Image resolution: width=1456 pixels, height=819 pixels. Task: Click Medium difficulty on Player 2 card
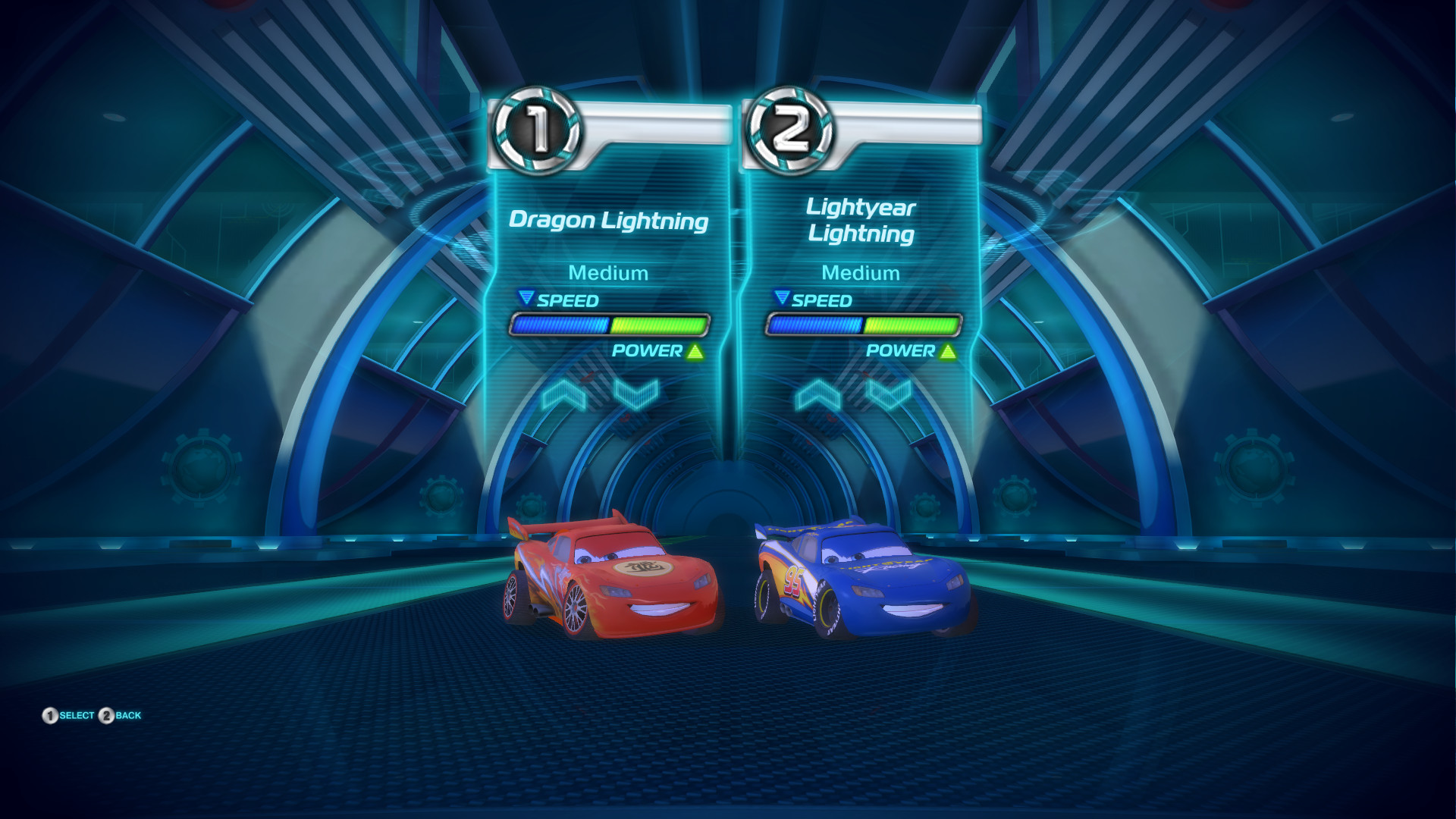point(862,273)
